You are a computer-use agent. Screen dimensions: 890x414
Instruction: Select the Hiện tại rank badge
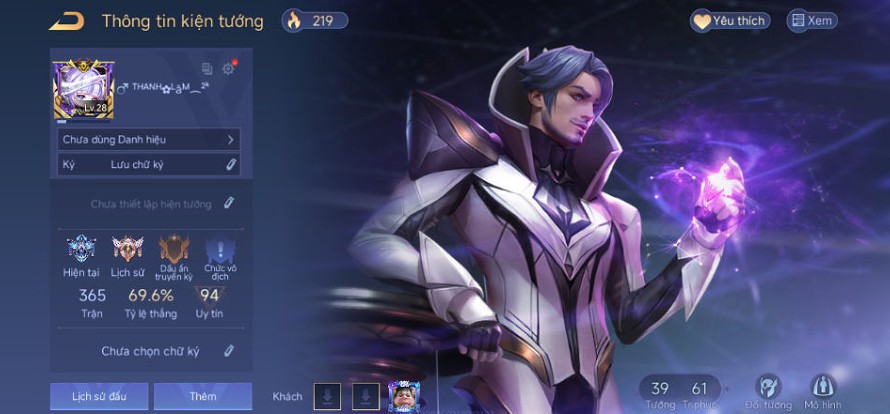(x=81, y=250)
